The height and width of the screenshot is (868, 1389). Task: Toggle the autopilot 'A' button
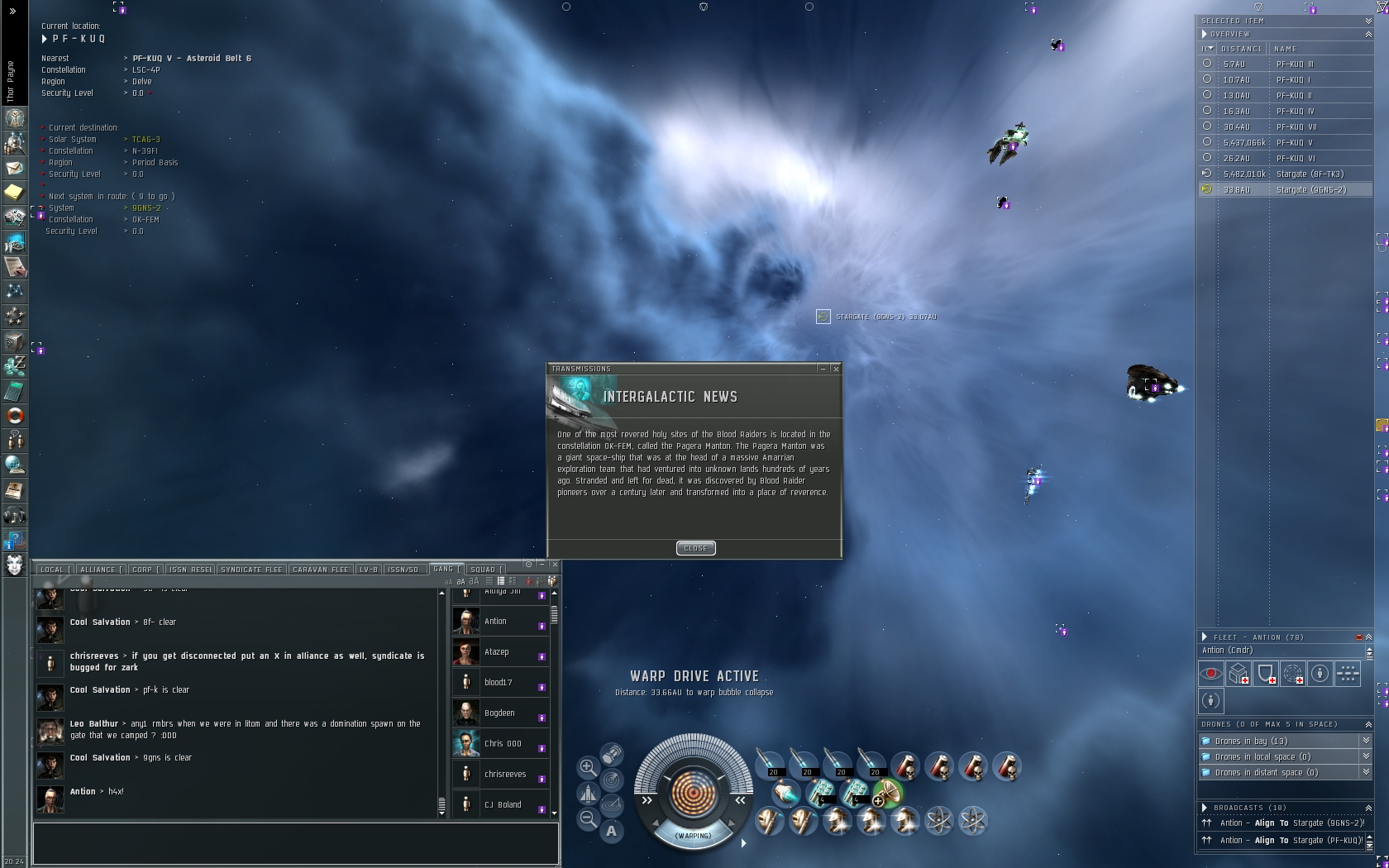click(611, 831)
